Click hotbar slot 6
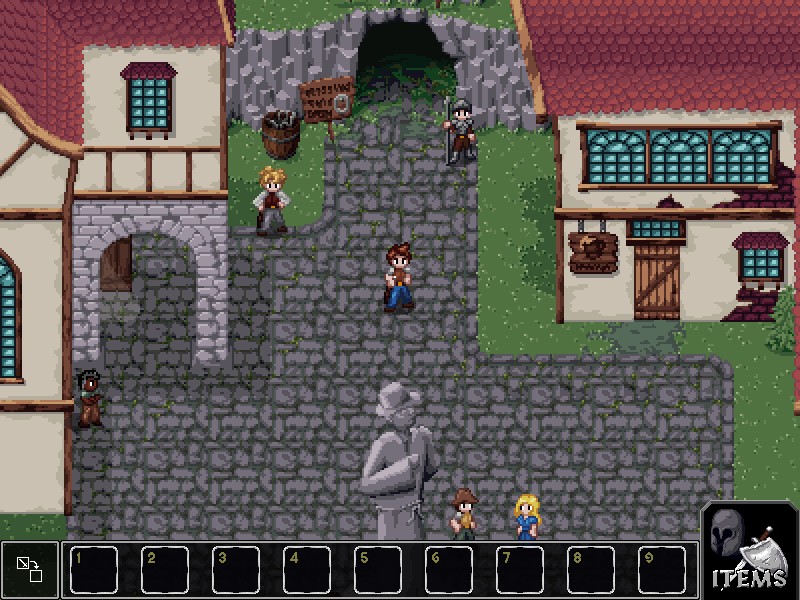The height and width of the screenshot is (600, 800). [x=450, y=569]
